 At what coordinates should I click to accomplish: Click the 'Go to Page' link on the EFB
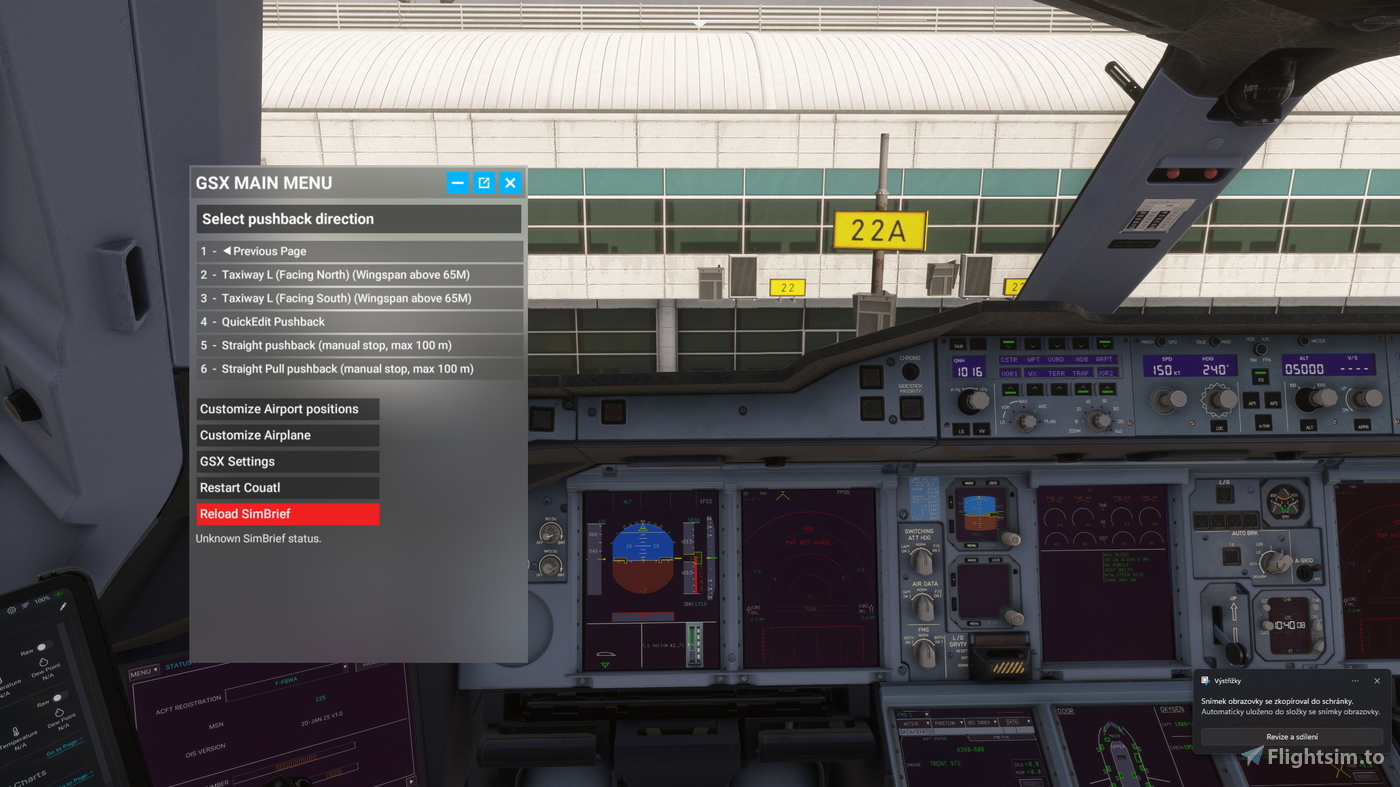pyautogui.click(x=64, y=748)
